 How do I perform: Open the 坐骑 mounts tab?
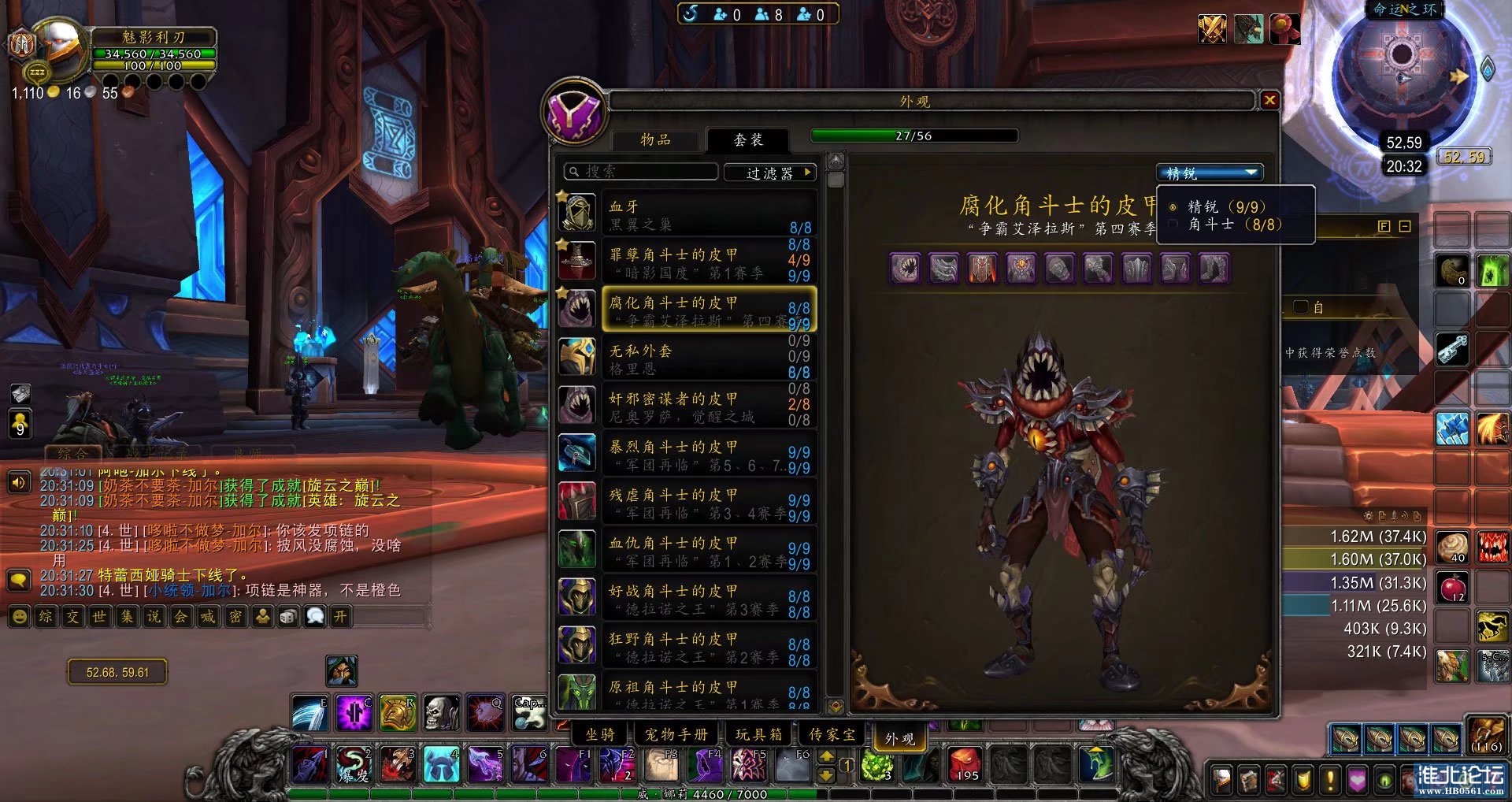coord(600,734)
